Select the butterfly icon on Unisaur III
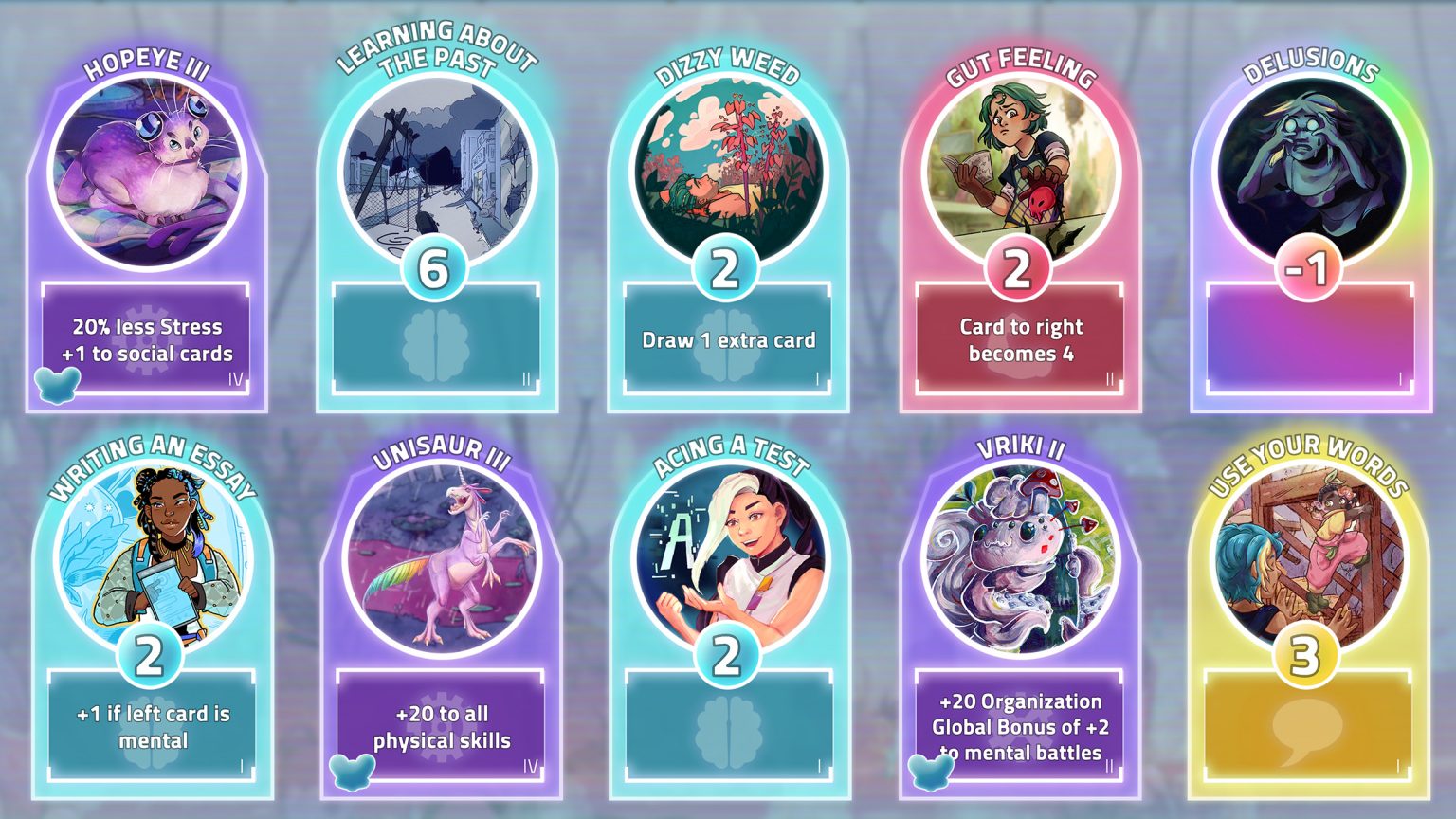Image resolution: width=1456 pixels, height=819 pixels. tap(352, 772)
